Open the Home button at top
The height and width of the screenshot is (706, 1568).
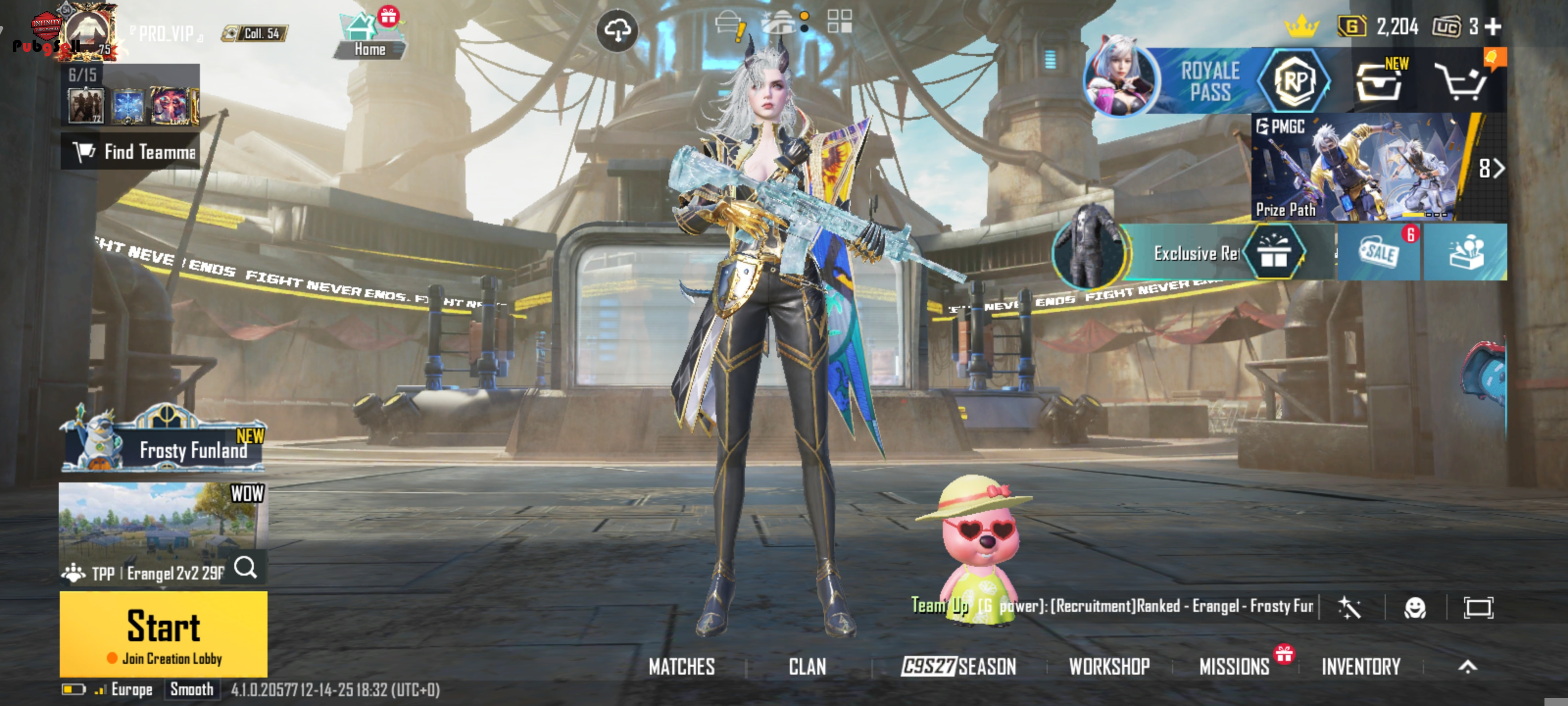coord(369,38)
